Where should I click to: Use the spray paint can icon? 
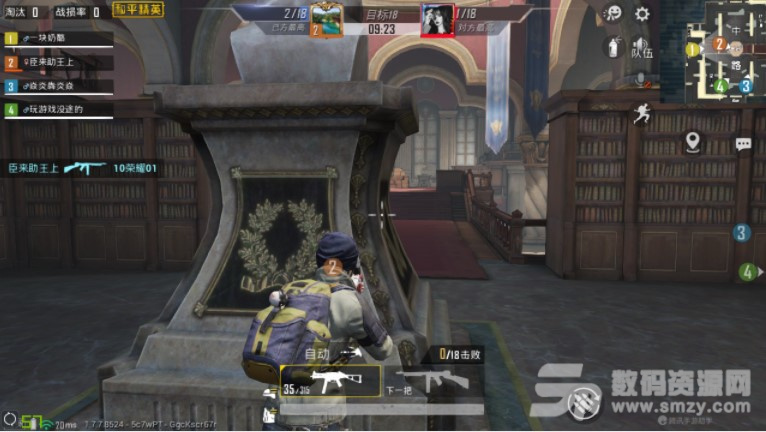tap(614, 47)
